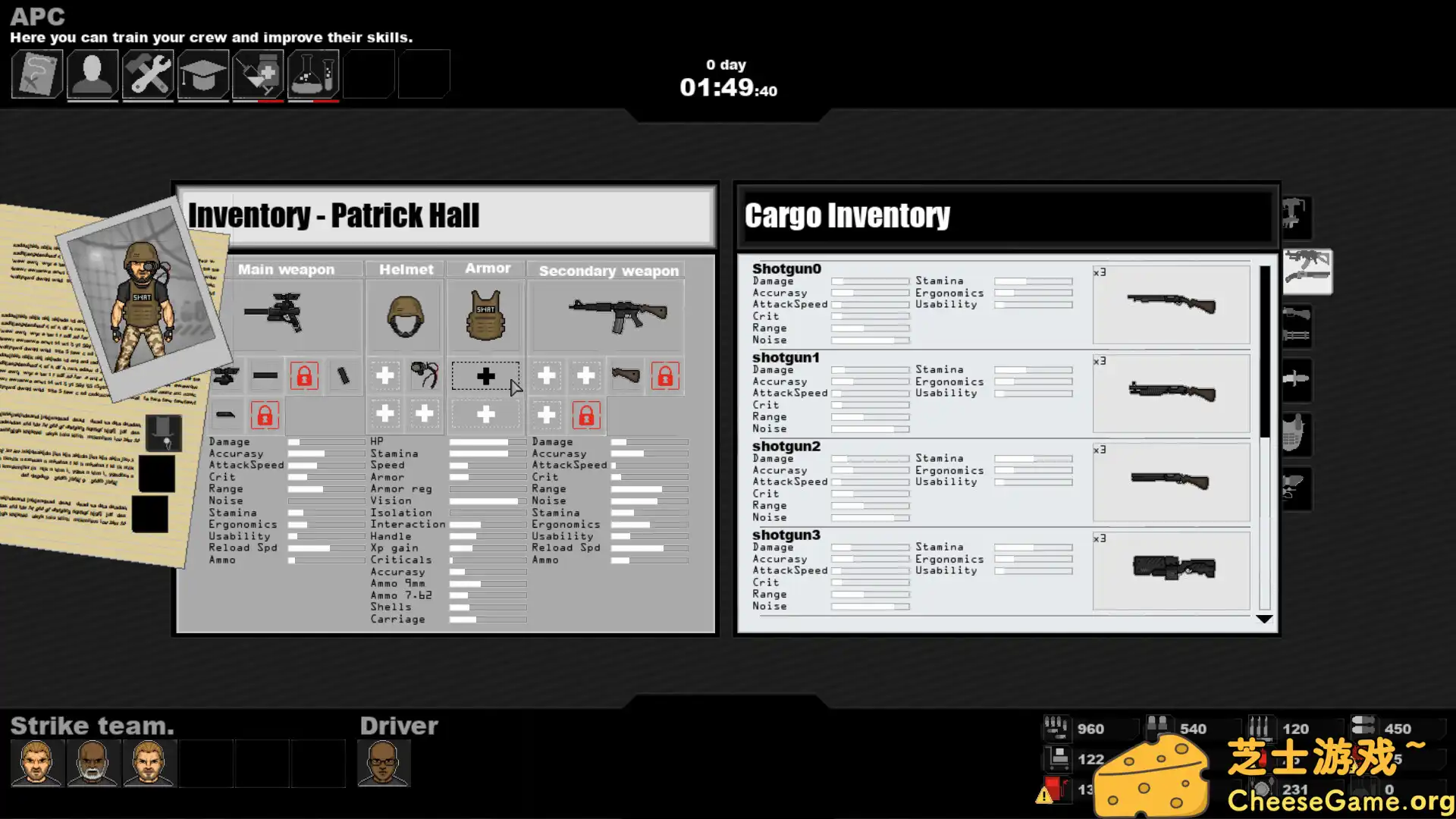Open the graduation cap training screen
1456x819 pixels.
tap(203, 74)
